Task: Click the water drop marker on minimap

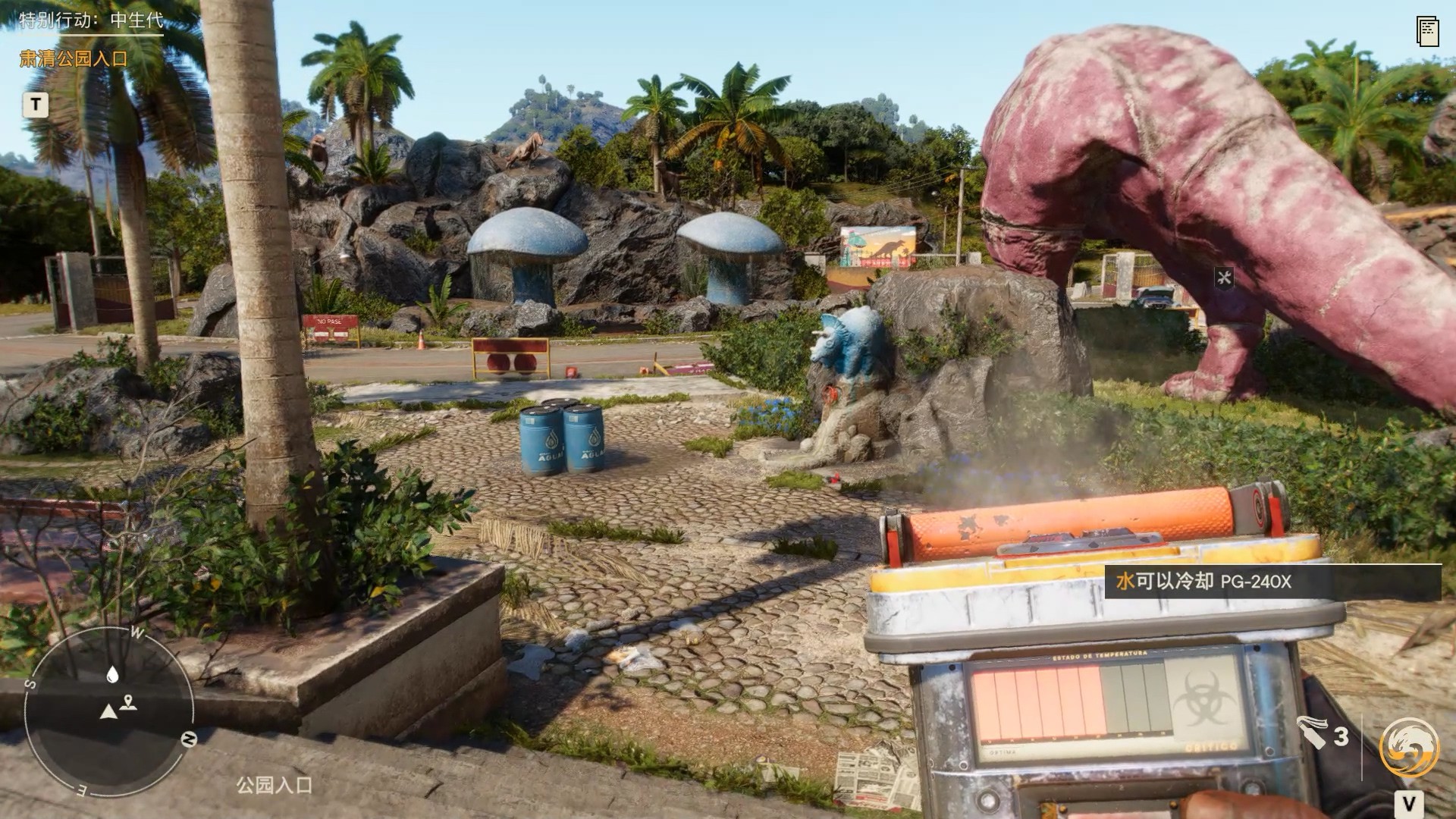Action: pos(113,673)
